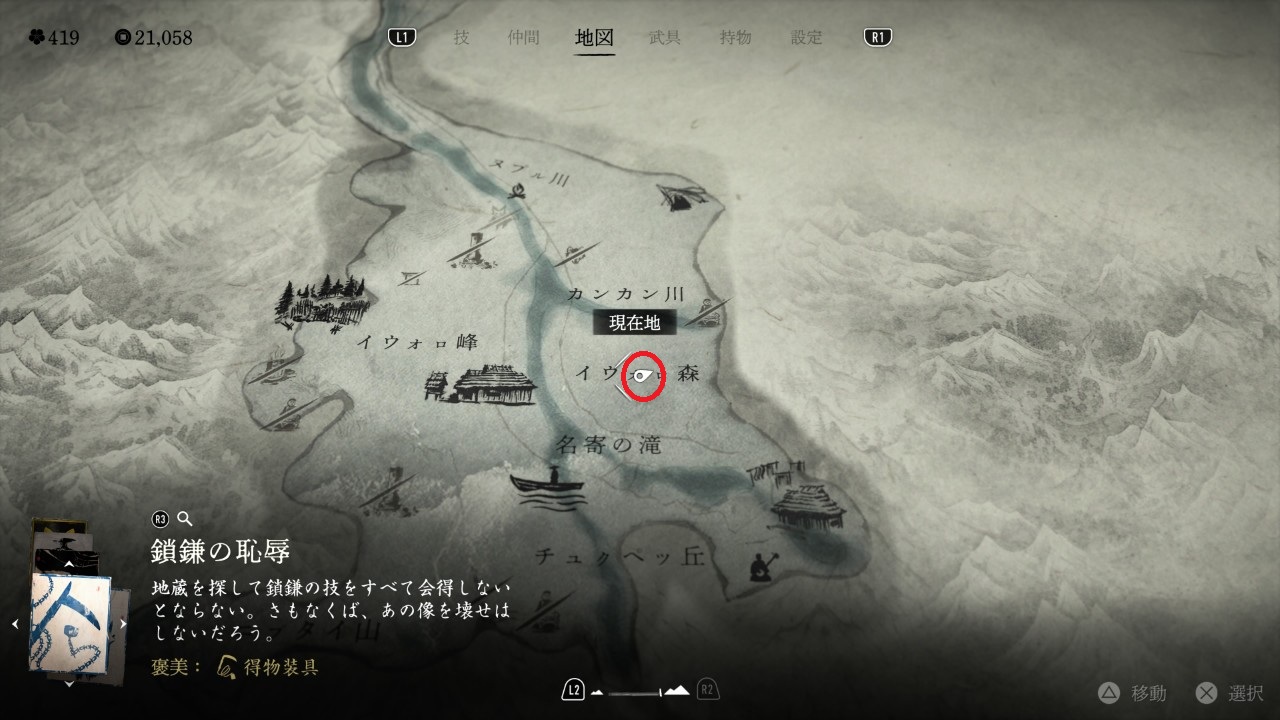Select the campfire marker near ヌプル川
1280x720 pixels.
(516, 191)
